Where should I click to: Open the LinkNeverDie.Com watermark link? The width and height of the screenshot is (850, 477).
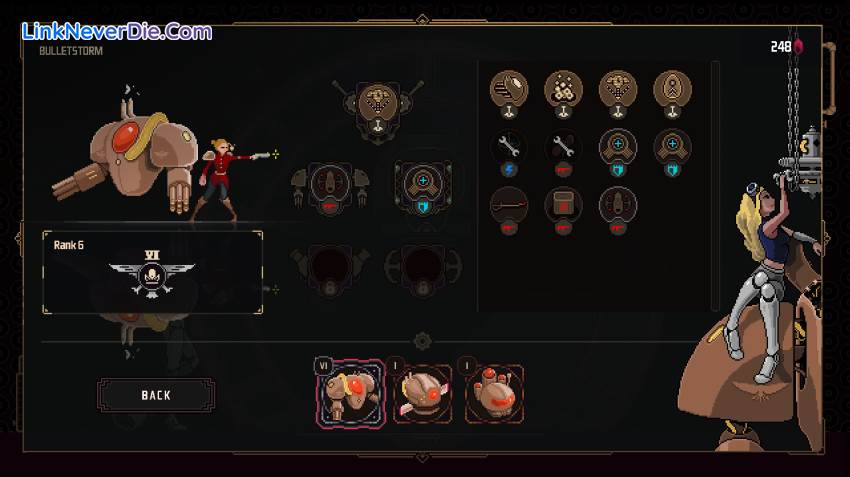coord(117,32)
